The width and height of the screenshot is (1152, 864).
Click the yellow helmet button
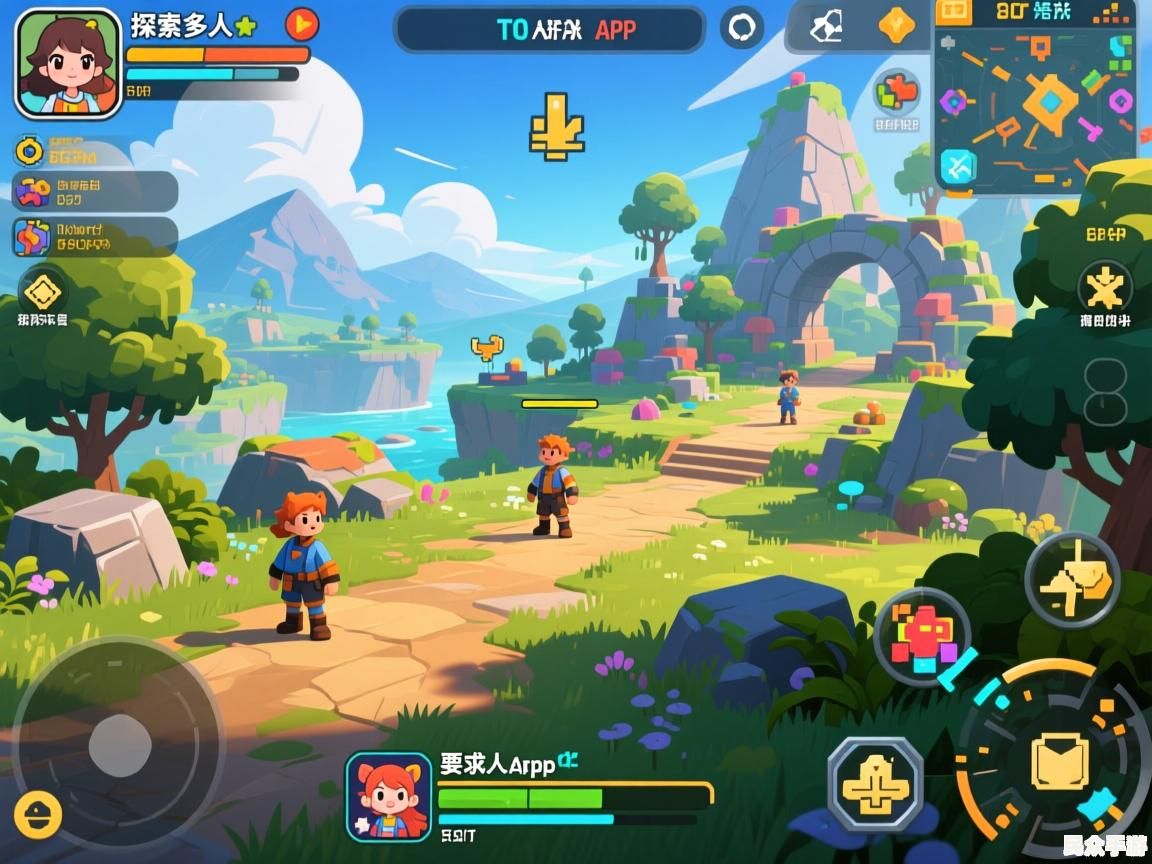point(39,815)
